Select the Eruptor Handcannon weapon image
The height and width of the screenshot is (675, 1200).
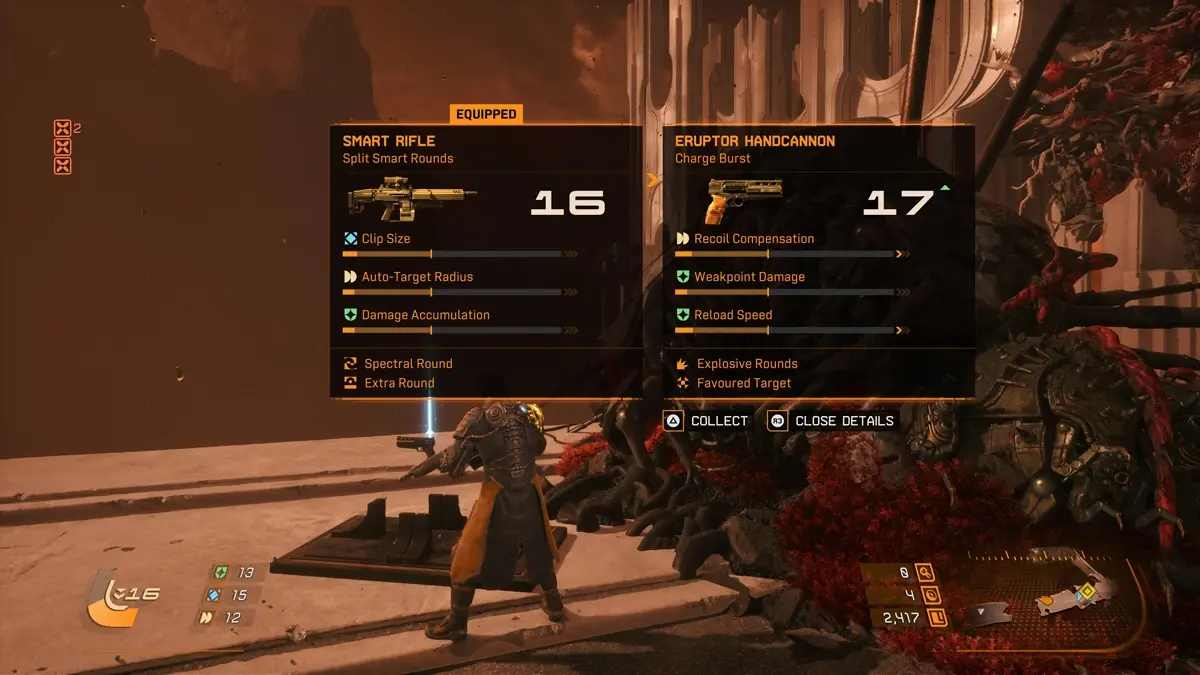point(744,200)
